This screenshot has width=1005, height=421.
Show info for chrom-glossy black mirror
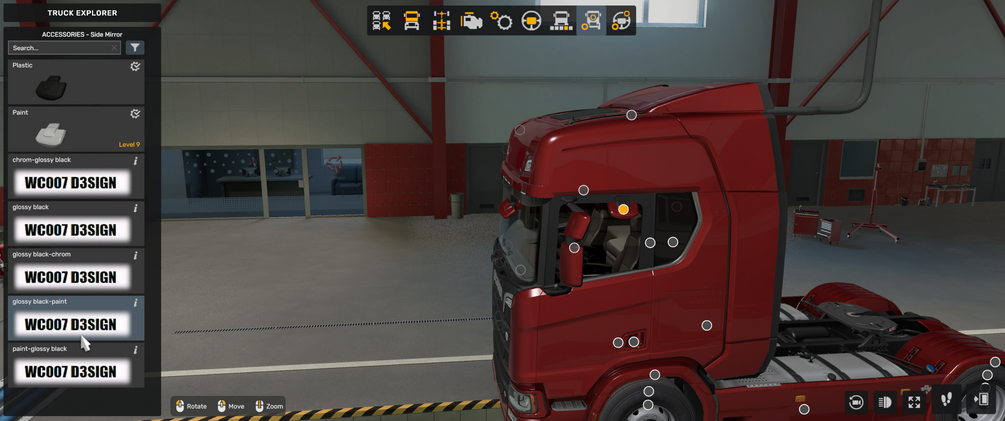[x=136, y=161]
